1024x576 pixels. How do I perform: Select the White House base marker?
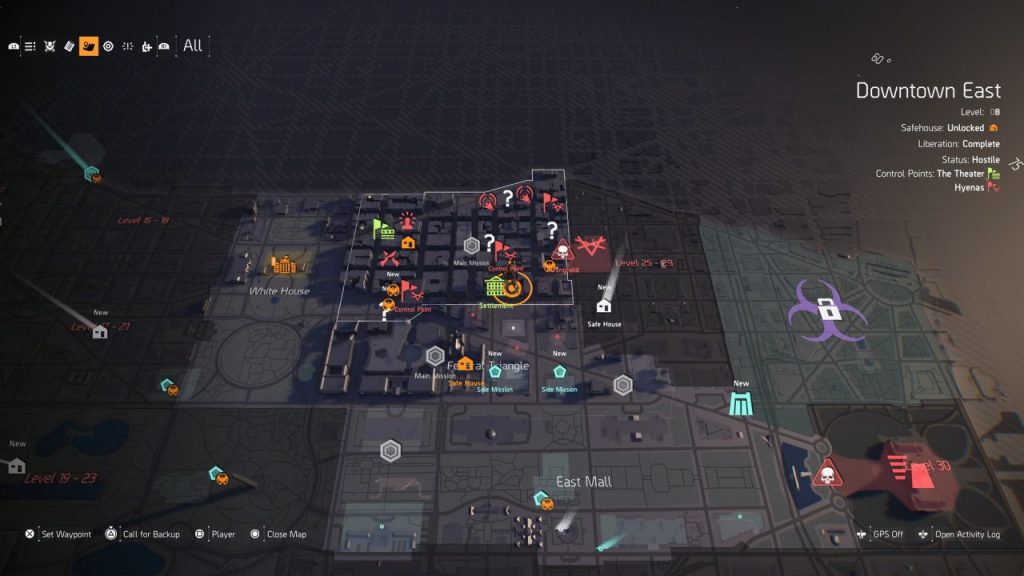coord(281,266)
